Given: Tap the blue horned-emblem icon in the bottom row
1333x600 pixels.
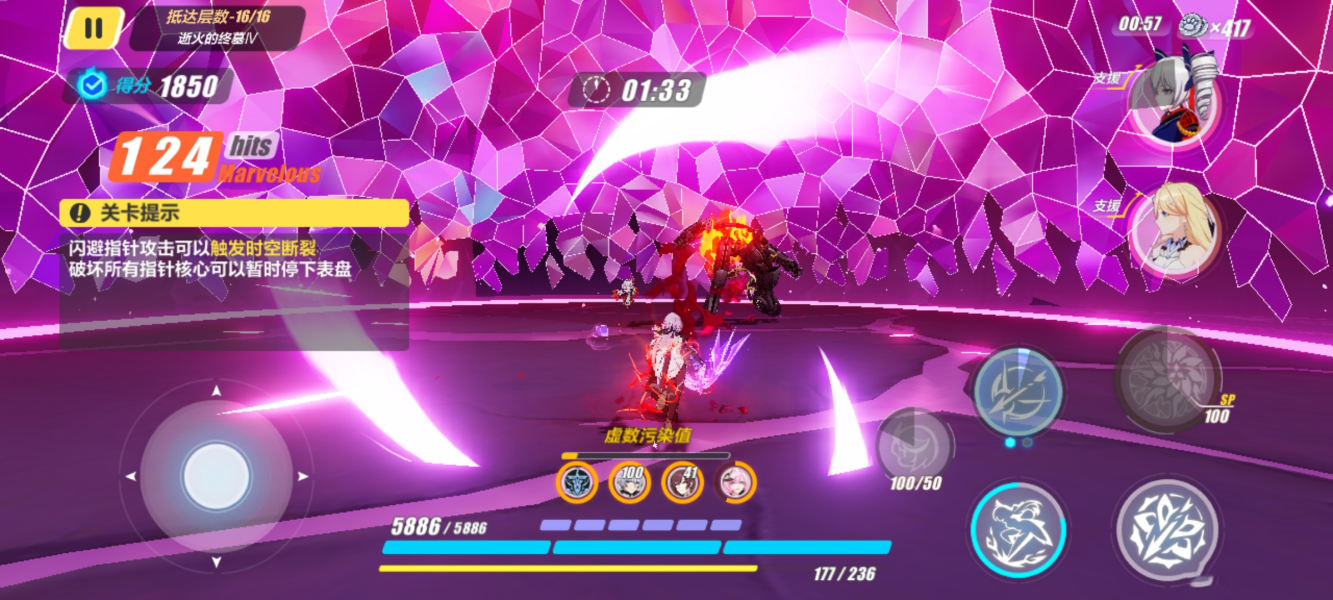Looking at the screenshot, I should (576, 483).
